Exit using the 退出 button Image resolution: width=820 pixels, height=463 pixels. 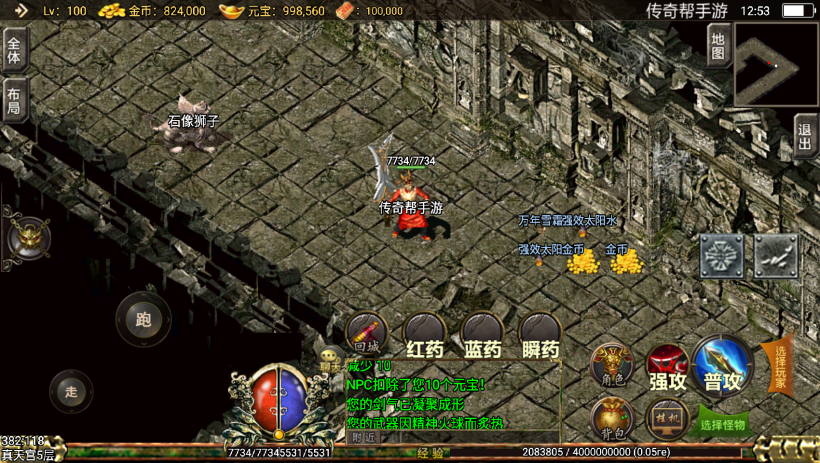[x=806, y=136]
